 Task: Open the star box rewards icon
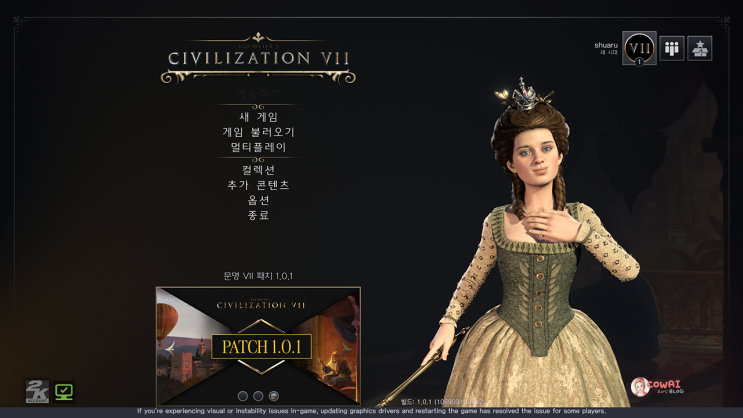click(700, 48)
